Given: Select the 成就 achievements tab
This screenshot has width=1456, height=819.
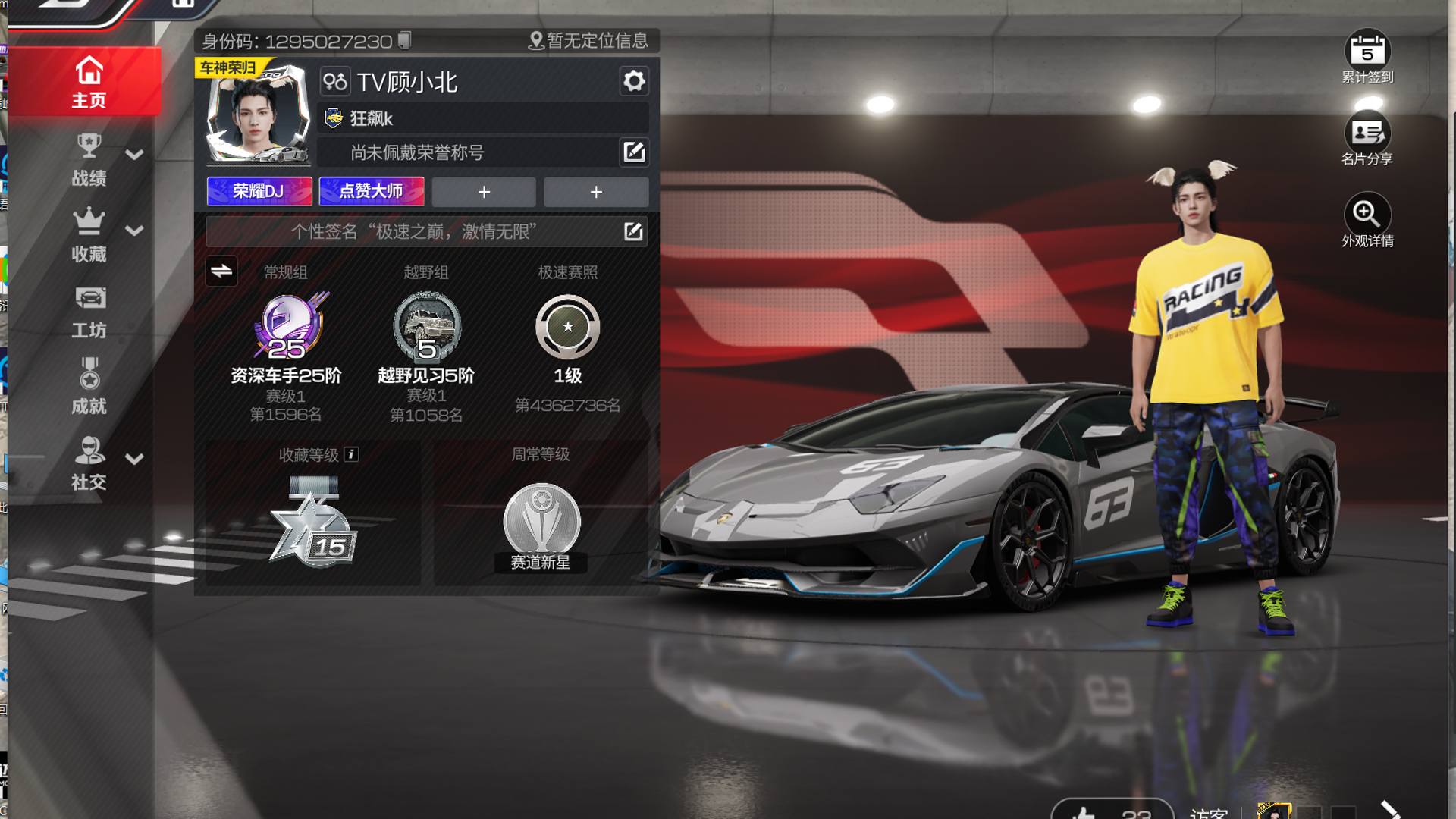Looking at the screenshot, I should pyautogui.click(x=89, y=388).
